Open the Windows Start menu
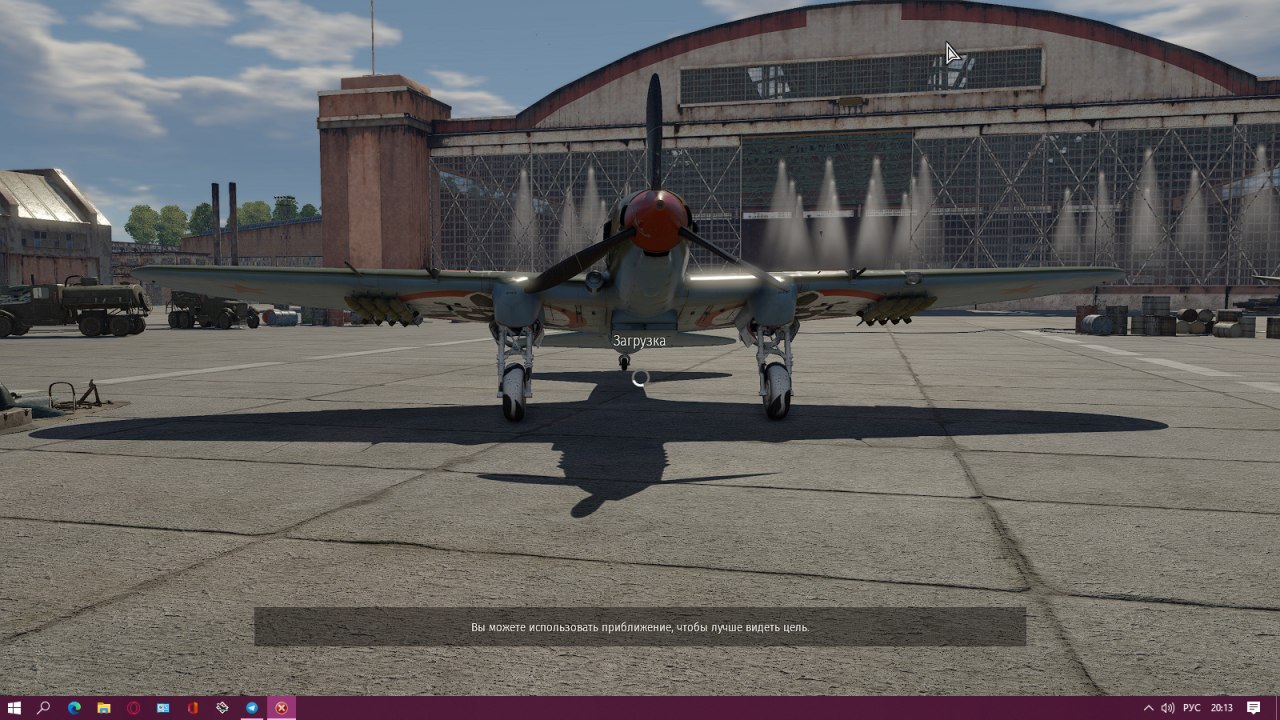Screen dimensions: 1280x720 point(14,708)
